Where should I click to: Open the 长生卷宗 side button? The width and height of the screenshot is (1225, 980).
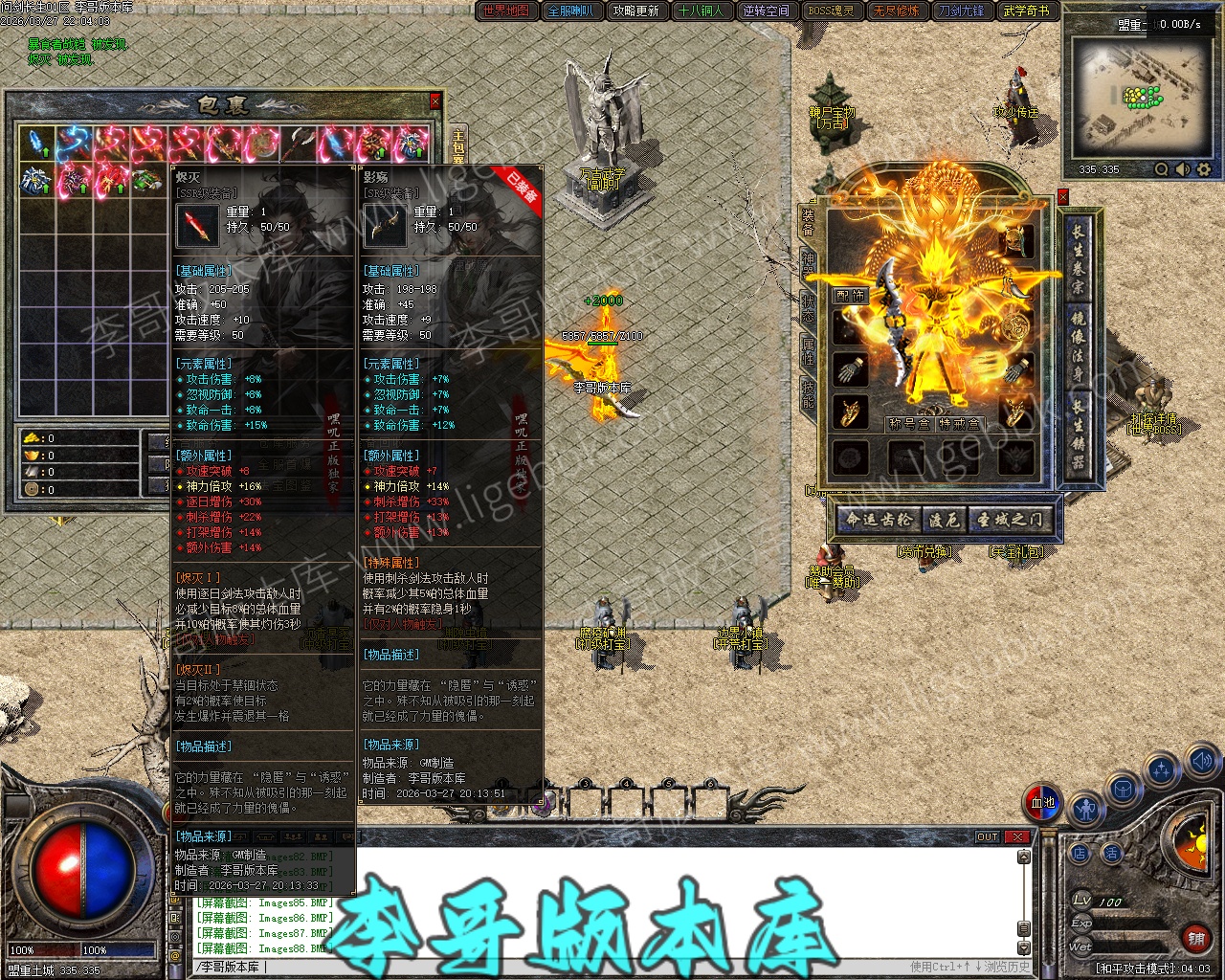coord(1079,258)
